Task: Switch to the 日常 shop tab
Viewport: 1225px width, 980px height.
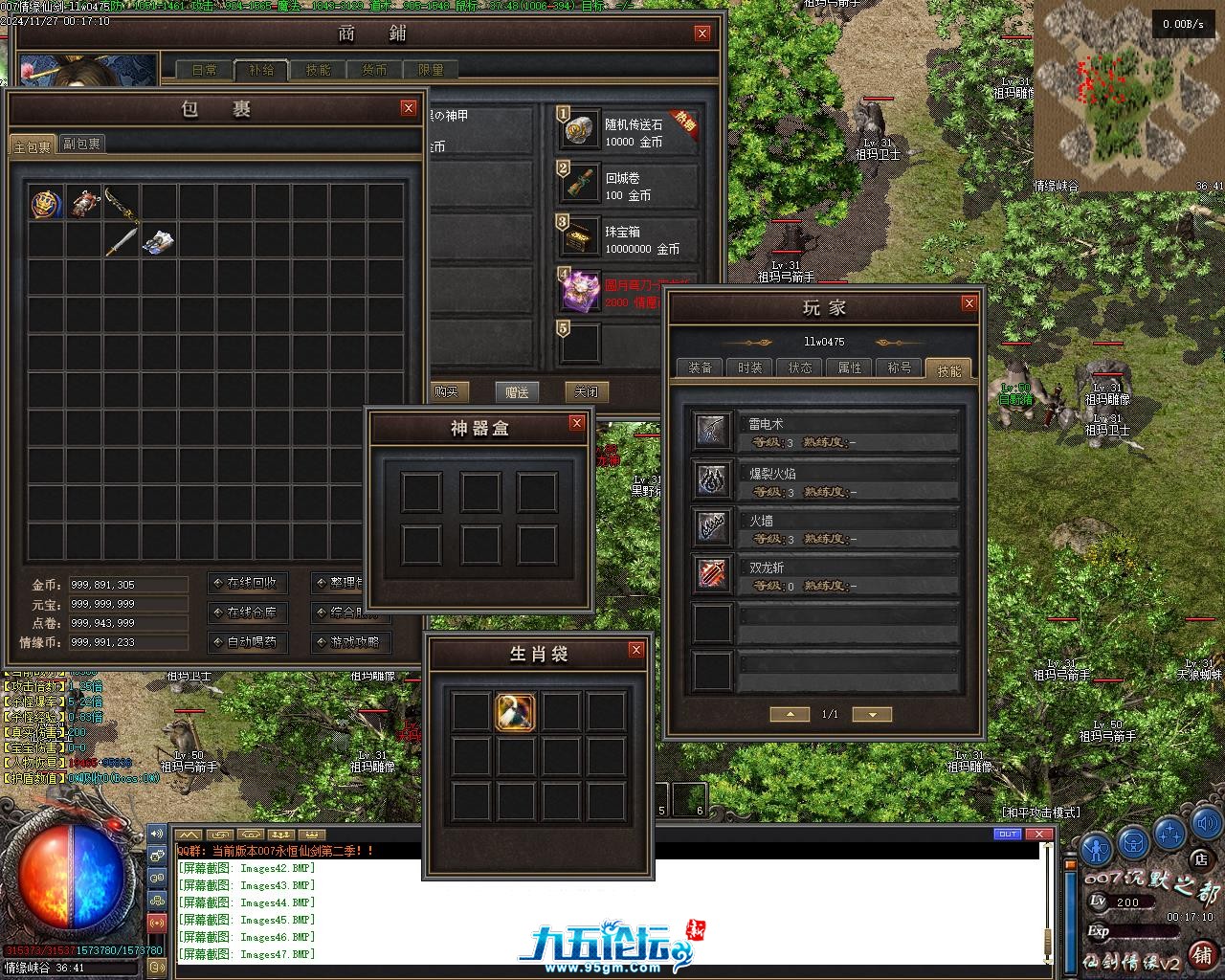Action: click(205, 70)
